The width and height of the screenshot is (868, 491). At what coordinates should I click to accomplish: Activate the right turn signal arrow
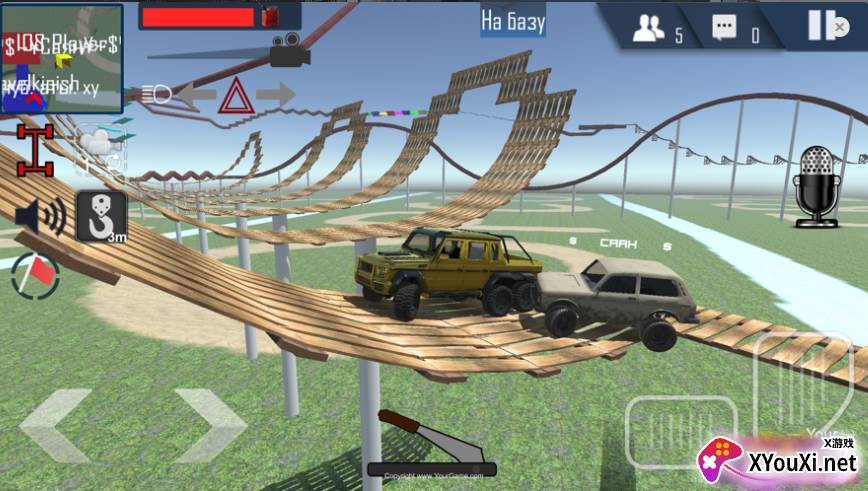point(275,96)
